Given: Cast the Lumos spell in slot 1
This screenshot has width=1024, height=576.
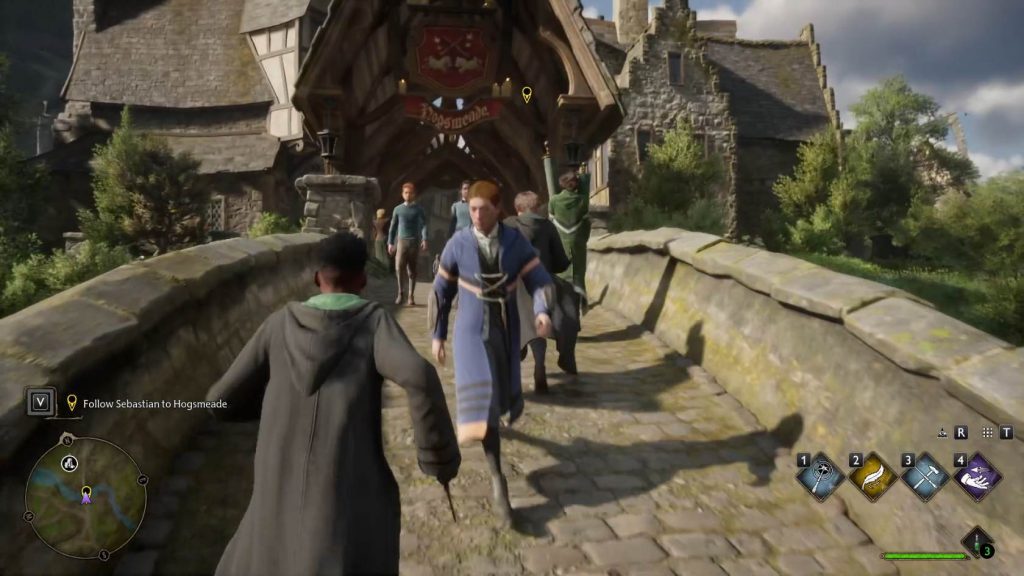Looking at the screenshot, I should pos(820,477).
